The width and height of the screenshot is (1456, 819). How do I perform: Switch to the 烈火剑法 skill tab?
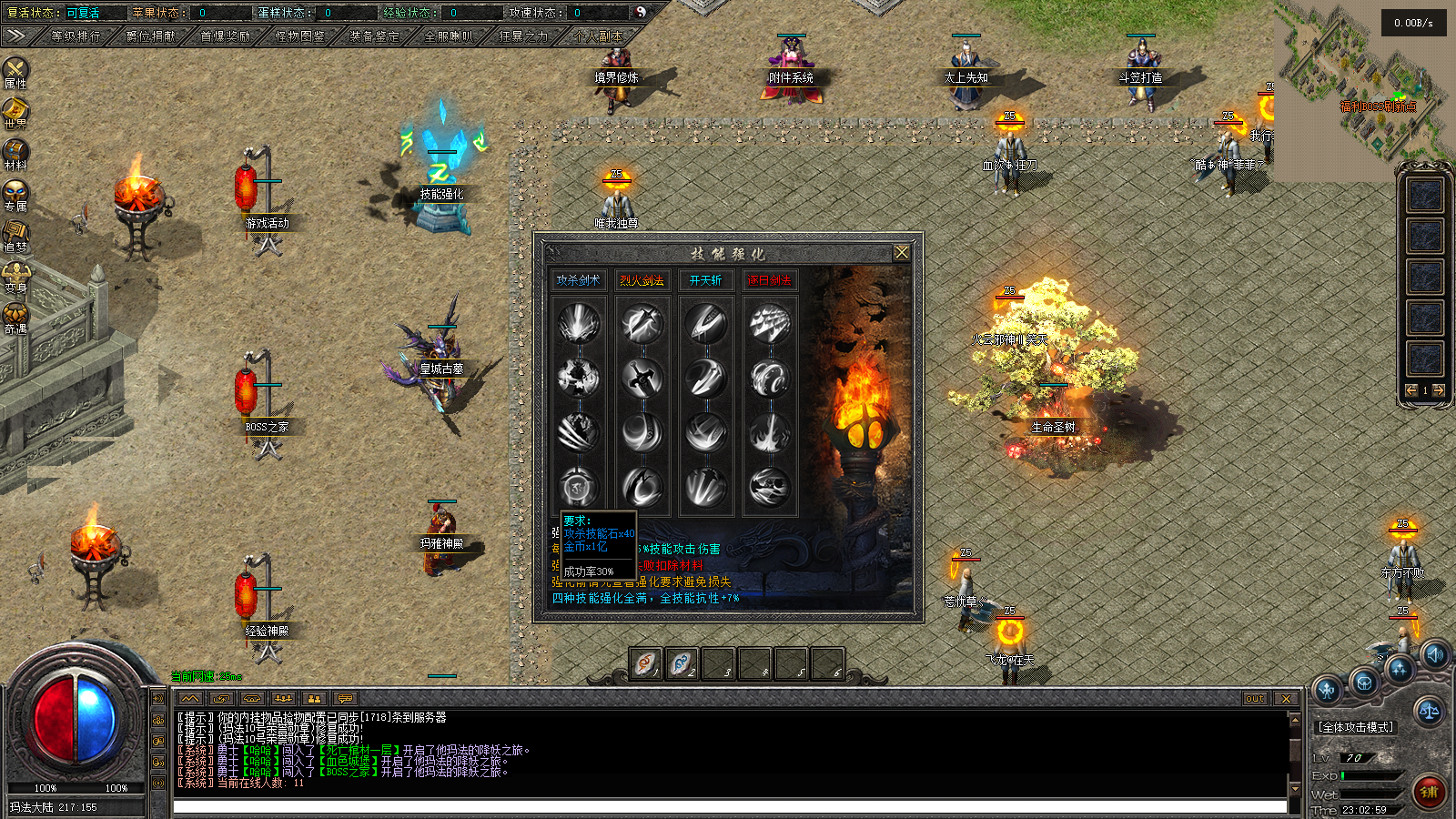tap(642, 280)
